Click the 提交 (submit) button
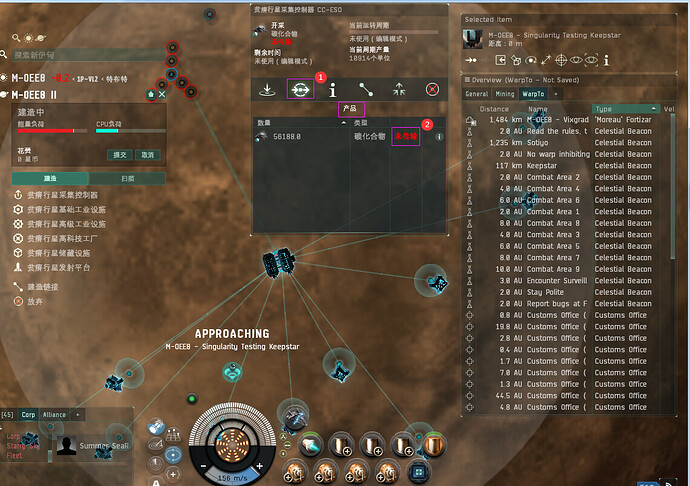 [119, 155]
